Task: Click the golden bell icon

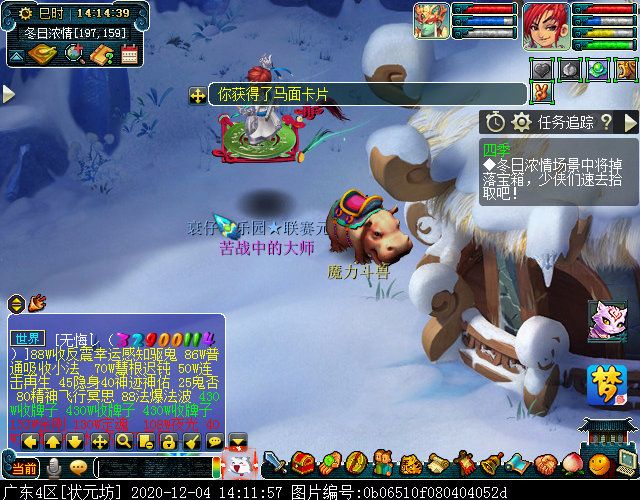Action: click(x=492, y=464)
